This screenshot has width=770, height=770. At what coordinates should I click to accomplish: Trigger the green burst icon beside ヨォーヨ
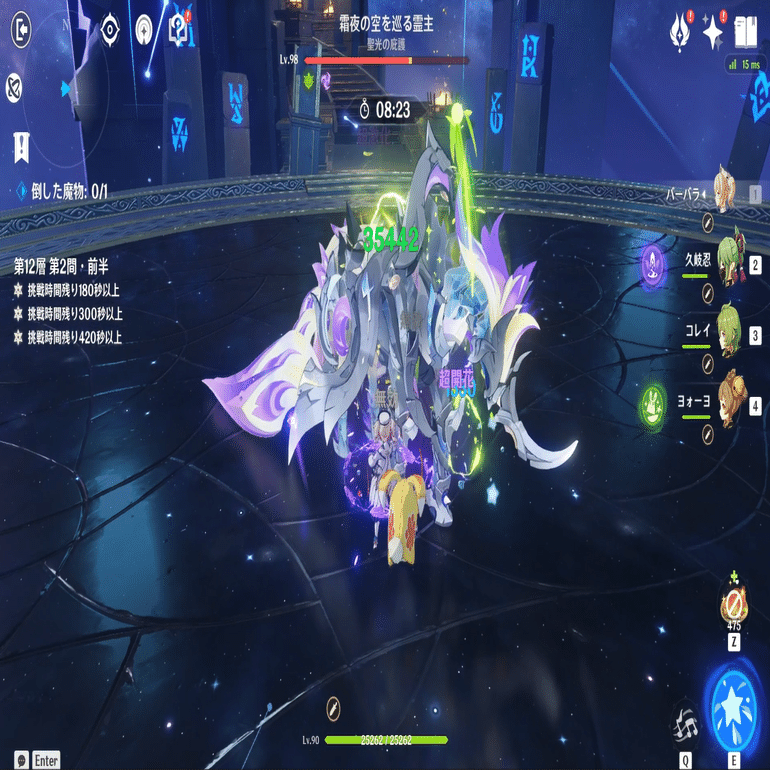tap(654, 404)
